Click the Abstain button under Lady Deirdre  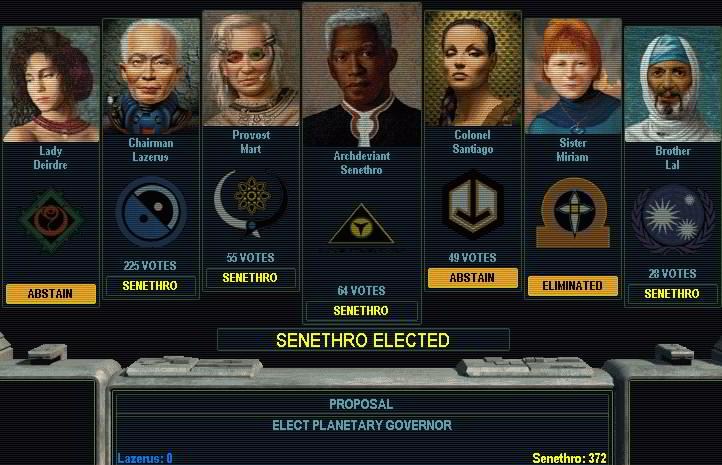(51, 293)
